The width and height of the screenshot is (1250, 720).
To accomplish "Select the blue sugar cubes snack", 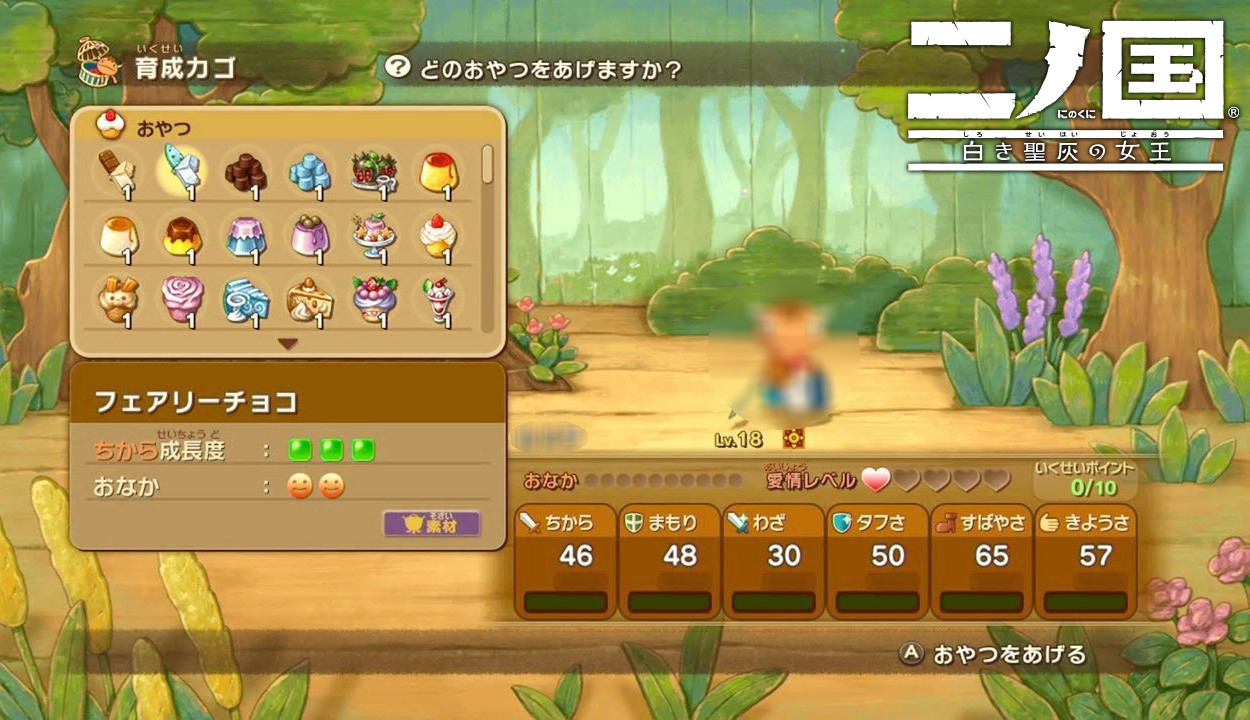I will coord(309,172).
